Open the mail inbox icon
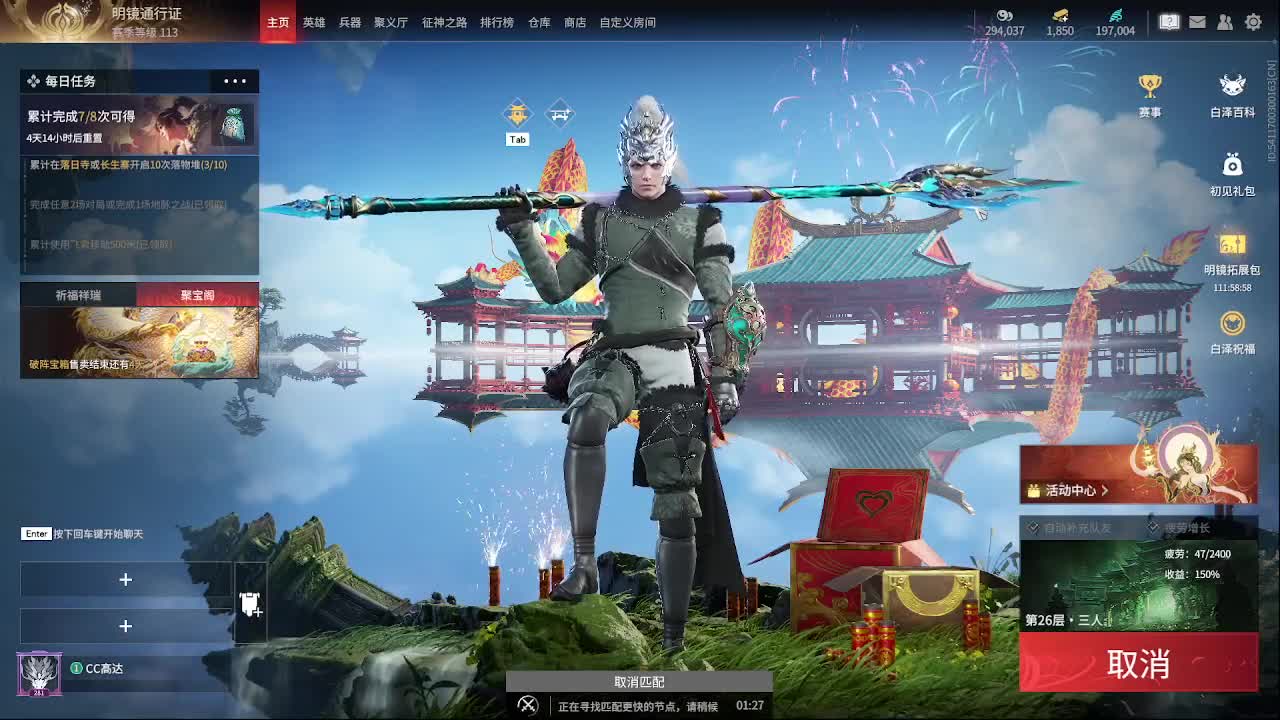This screenshot has height=720, width=1280. point(1197,20)
